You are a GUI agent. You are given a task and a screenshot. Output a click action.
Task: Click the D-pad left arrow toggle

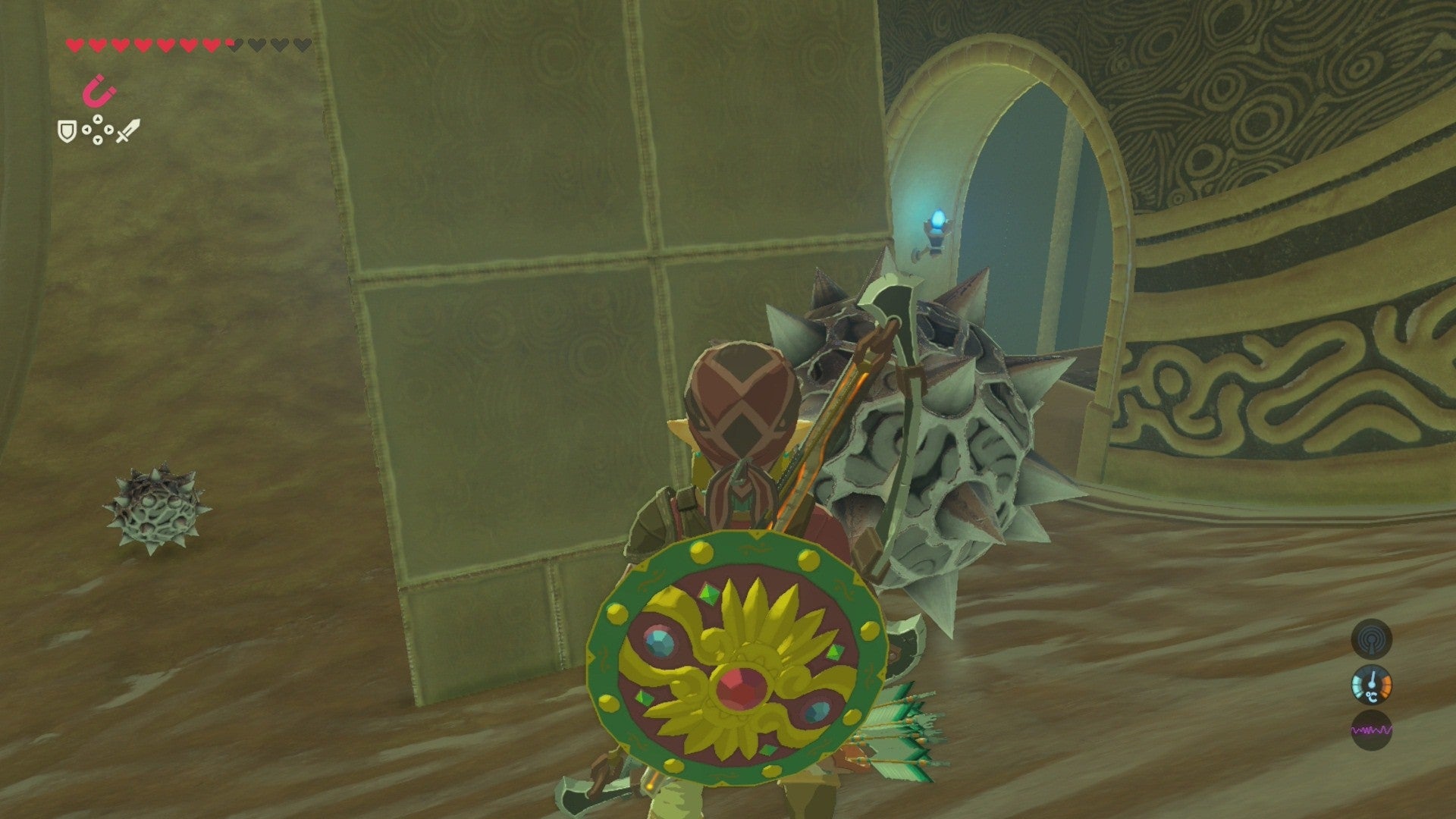point(86,130)
